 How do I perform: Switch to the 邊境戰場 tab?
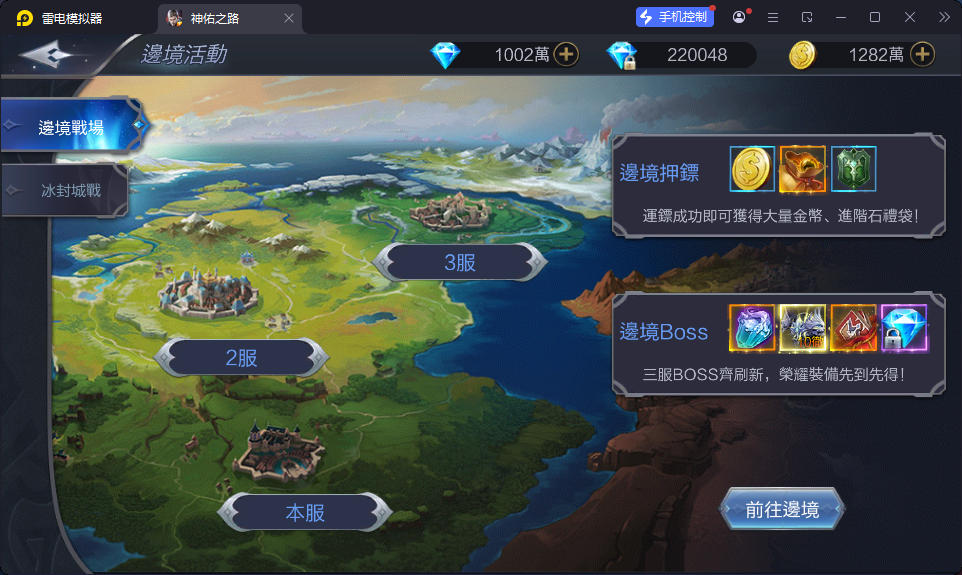pyautogui.click(x=70, y=127)
